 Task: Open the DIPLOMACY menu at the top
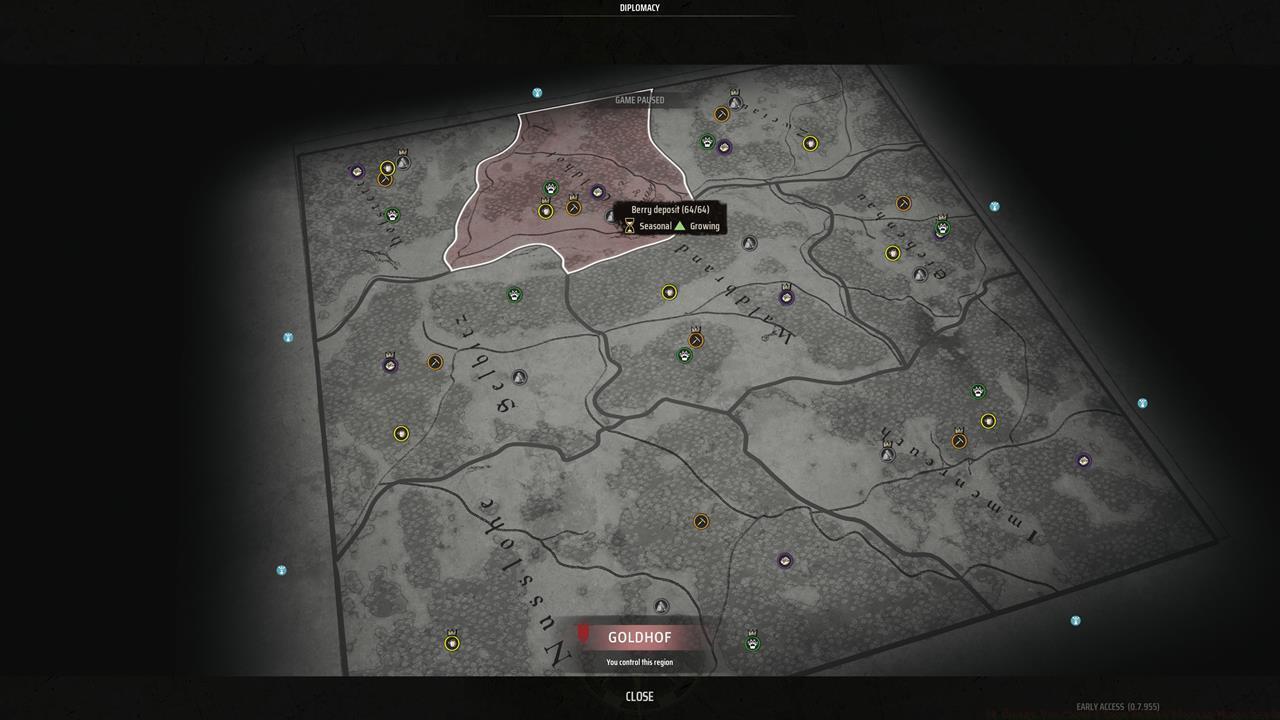click(x=638, y=7)
